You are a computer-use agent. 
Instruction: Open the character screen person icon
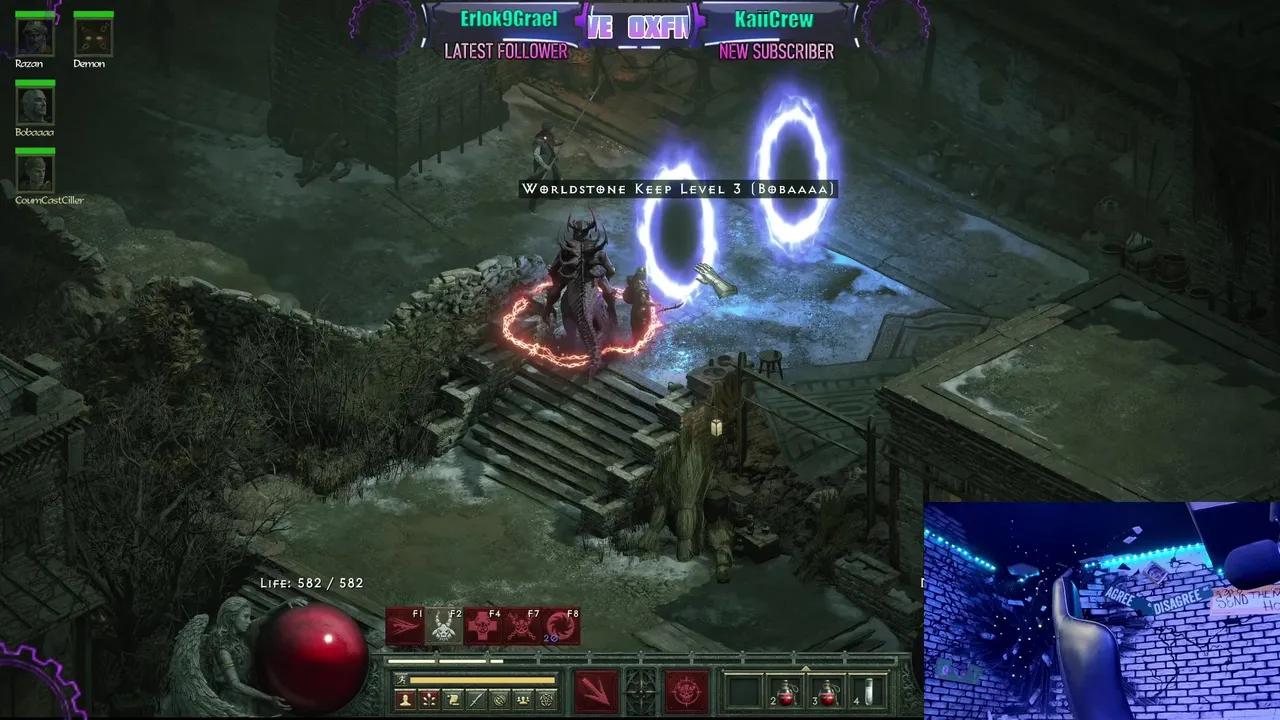405,699
